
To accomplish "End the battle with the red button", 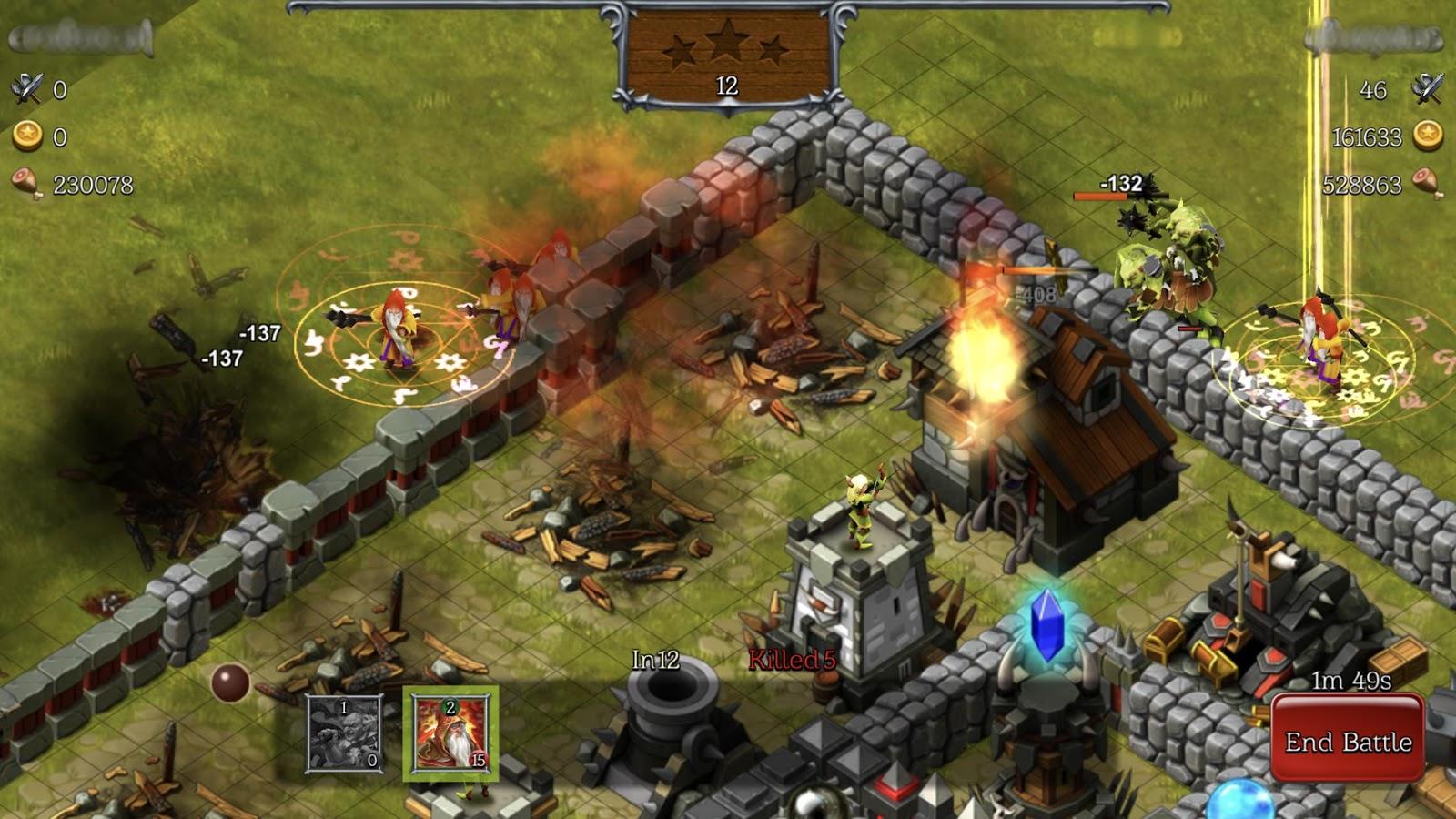I will pyautogui.click(x=1347, y=741).
